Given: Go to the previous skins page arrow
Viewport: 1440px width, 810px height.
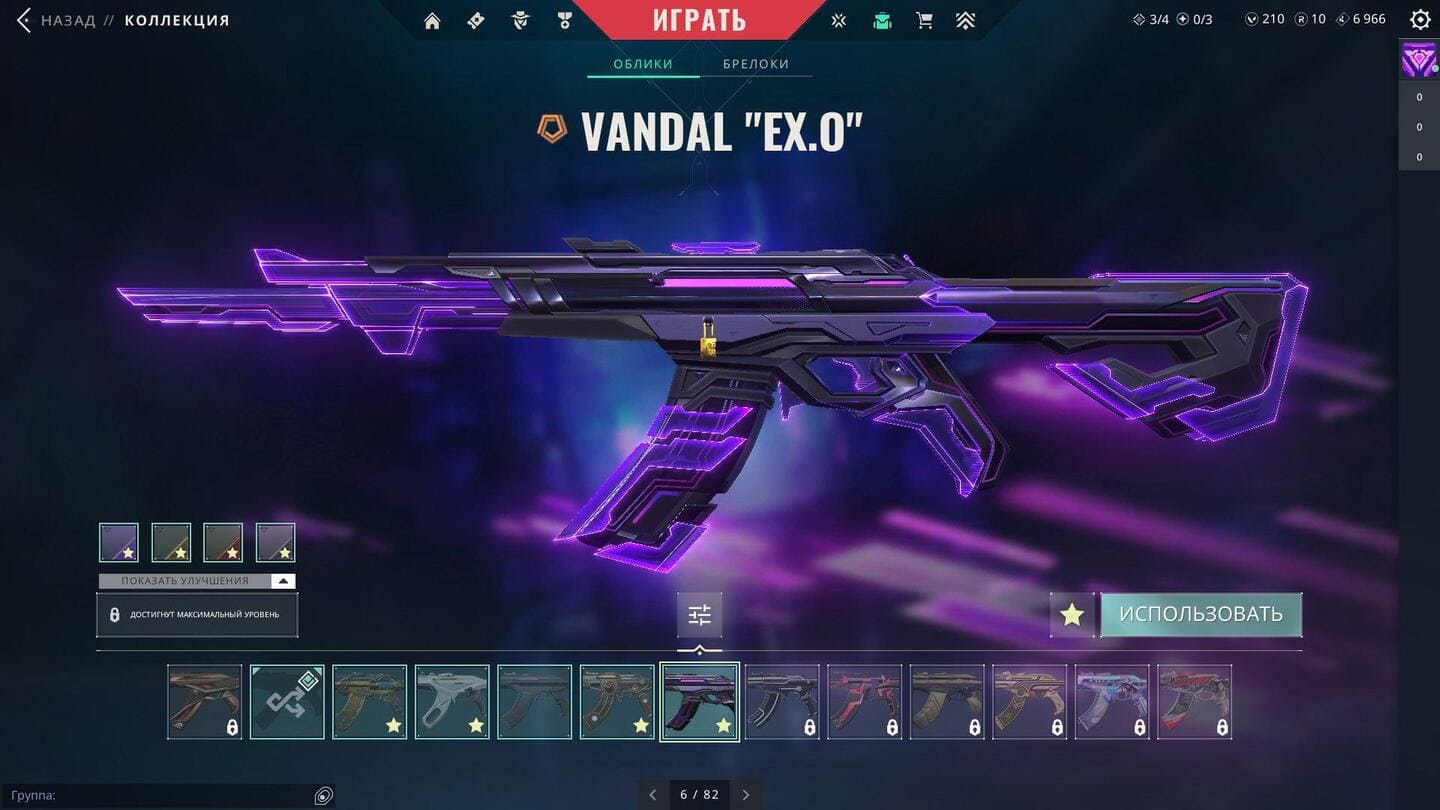Looking at the screenshot, I should pyautogui.click(x=653, y=795).
